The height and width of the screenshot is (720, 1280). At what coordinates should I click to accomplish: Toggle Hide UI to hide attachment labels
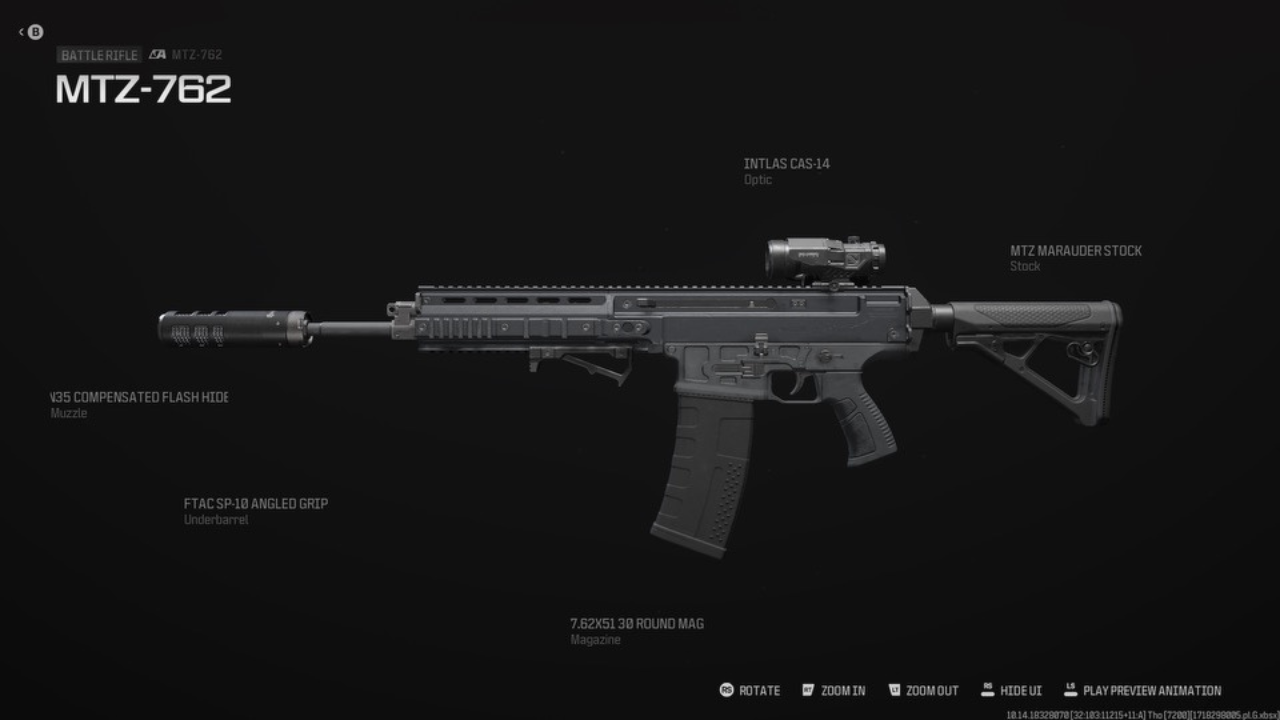pyautogui.click(x=1013, y=690)
